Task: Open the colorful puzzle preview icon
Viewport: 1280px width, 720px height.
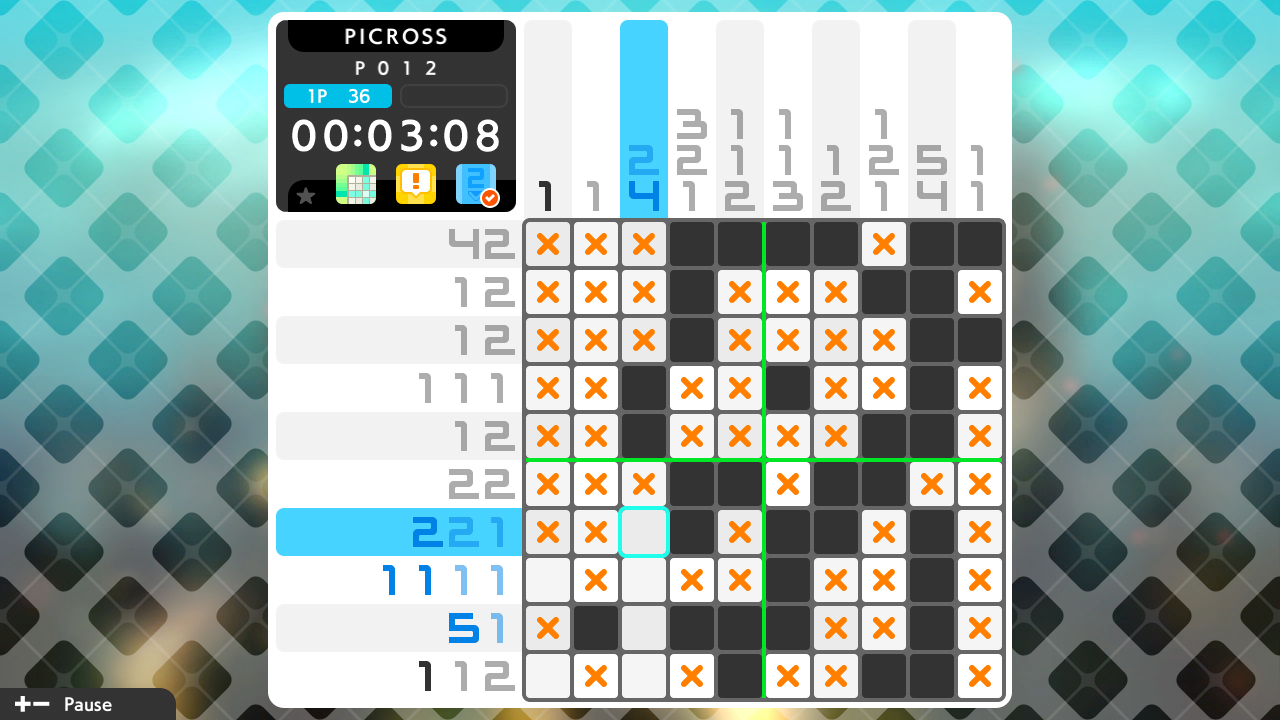Action: [x=356, y=184]
